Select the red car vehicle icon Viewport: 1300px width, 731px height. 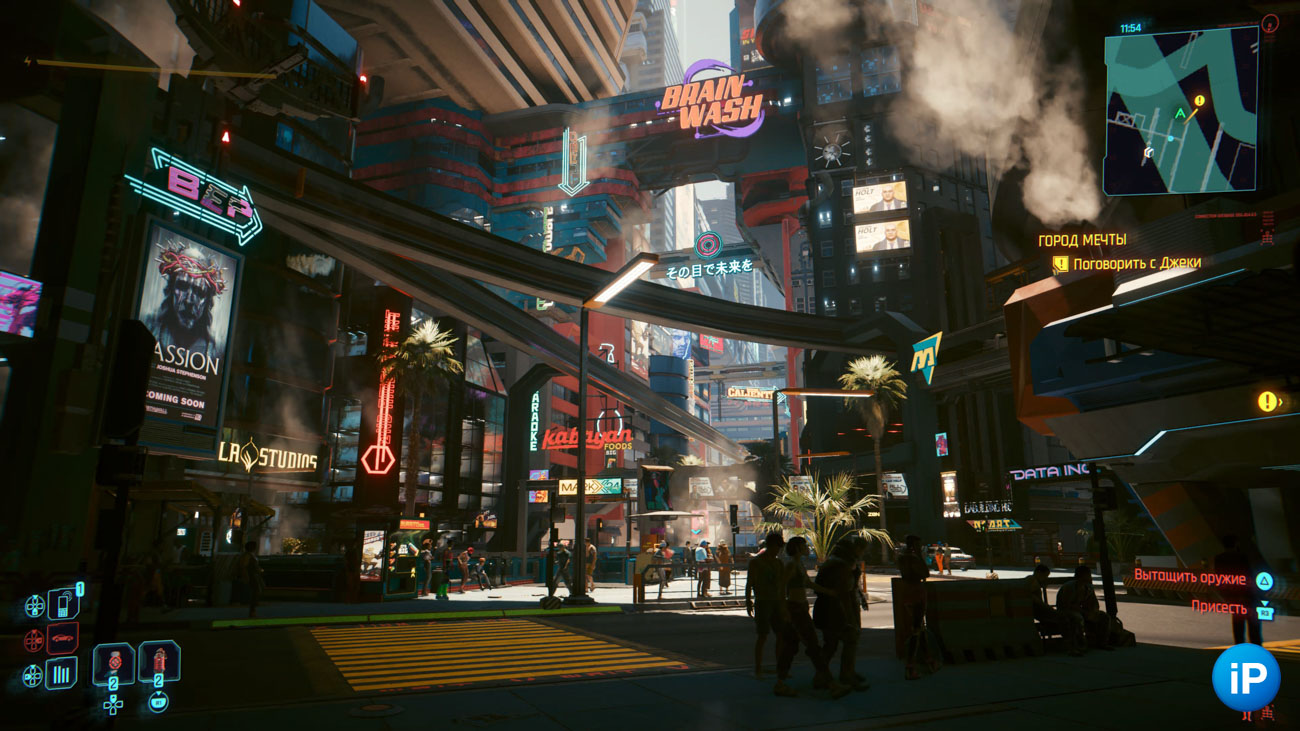(x=63, y=638)
